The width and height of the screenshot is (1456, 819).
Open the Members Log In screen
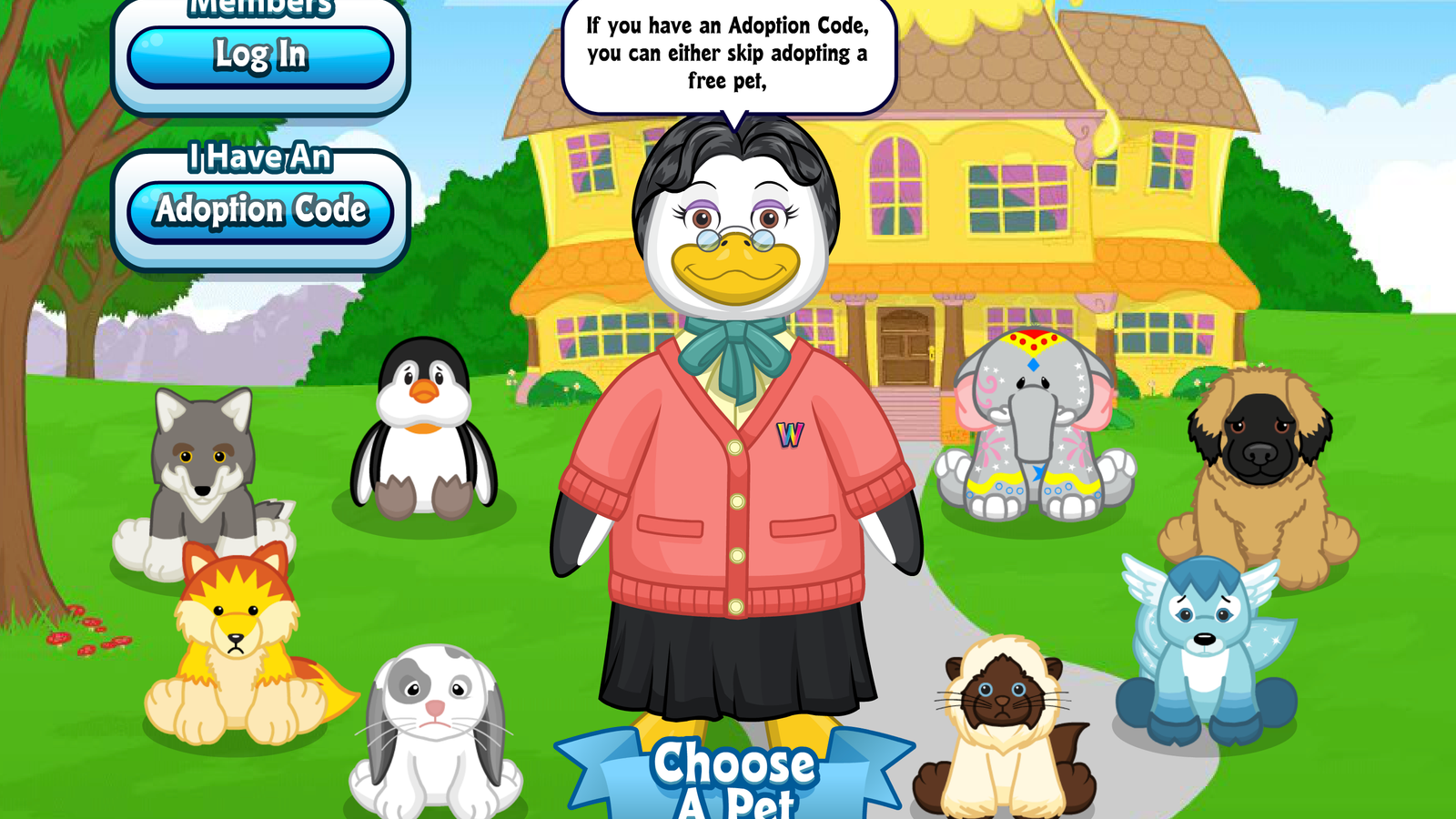tap(259, 56)
